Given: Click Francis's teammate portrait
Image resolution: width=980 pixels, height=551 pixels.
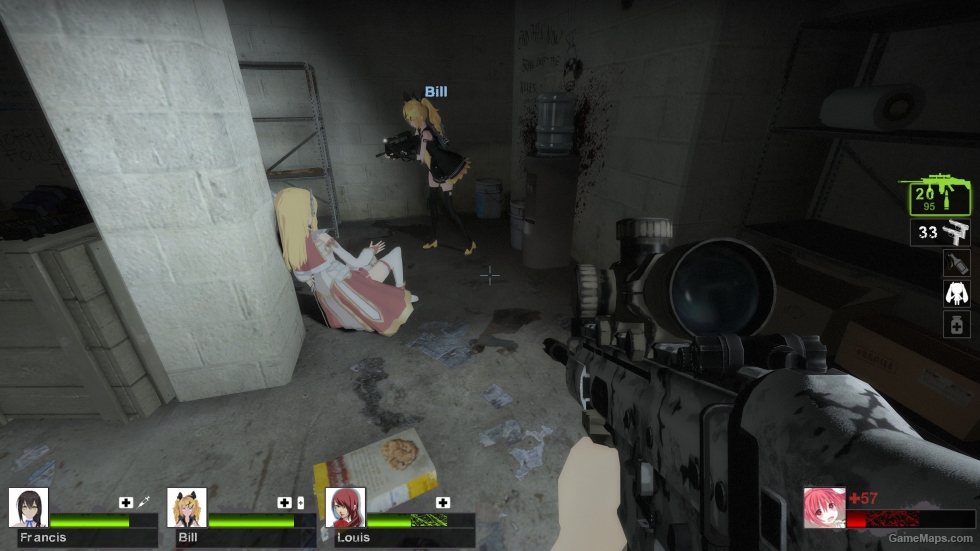Looking at the screenshot, I should tap(28, 507).
